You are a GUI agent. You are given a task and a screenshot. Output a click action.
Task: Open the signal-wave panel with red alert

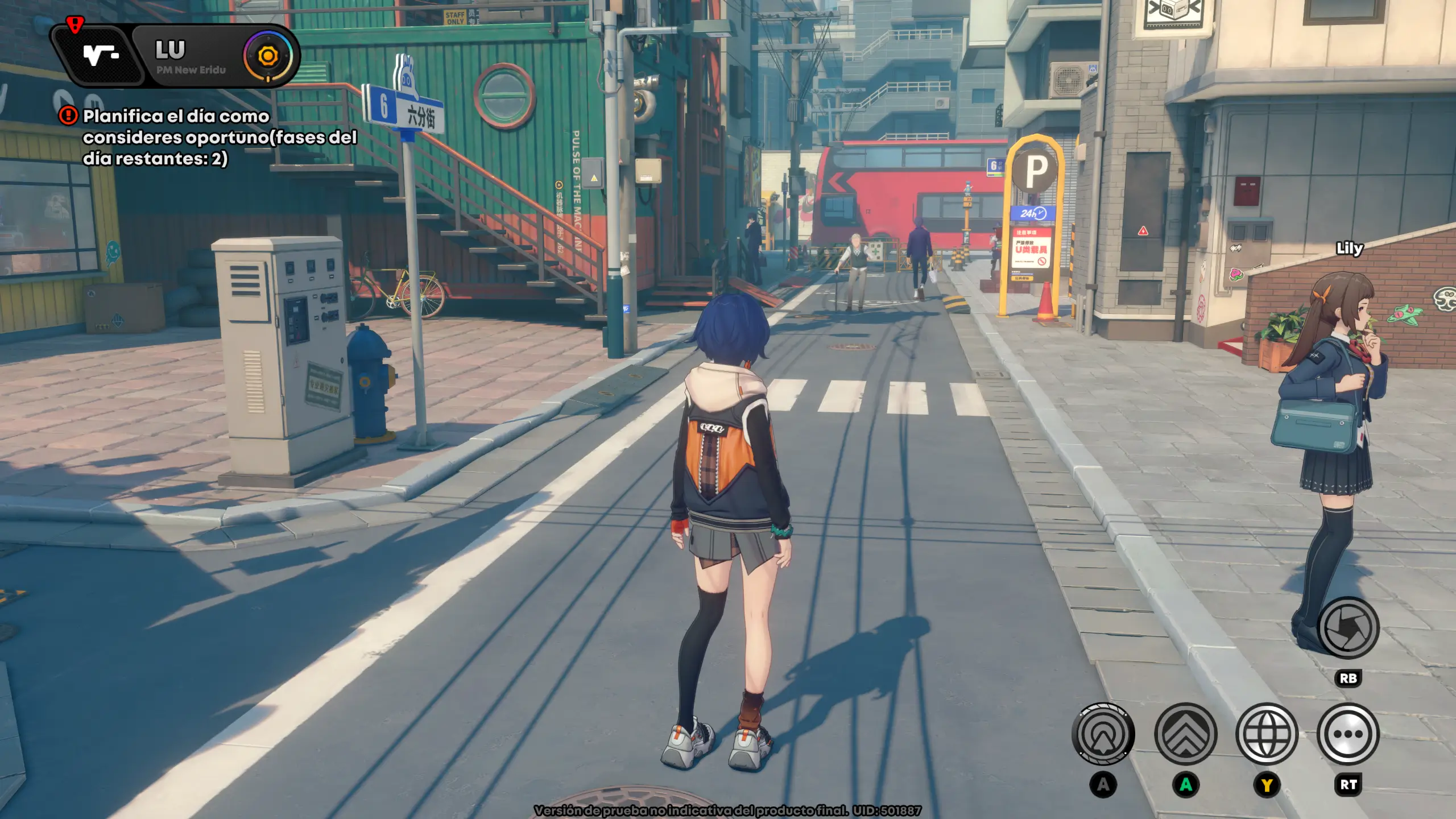(100, 56)
